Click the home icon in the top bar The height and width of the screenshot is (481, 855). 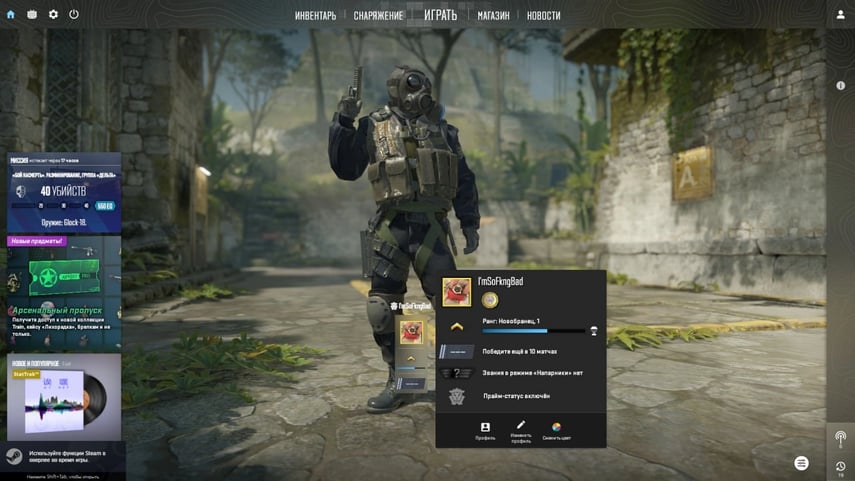pyautogui.click(x=11, y=15)
